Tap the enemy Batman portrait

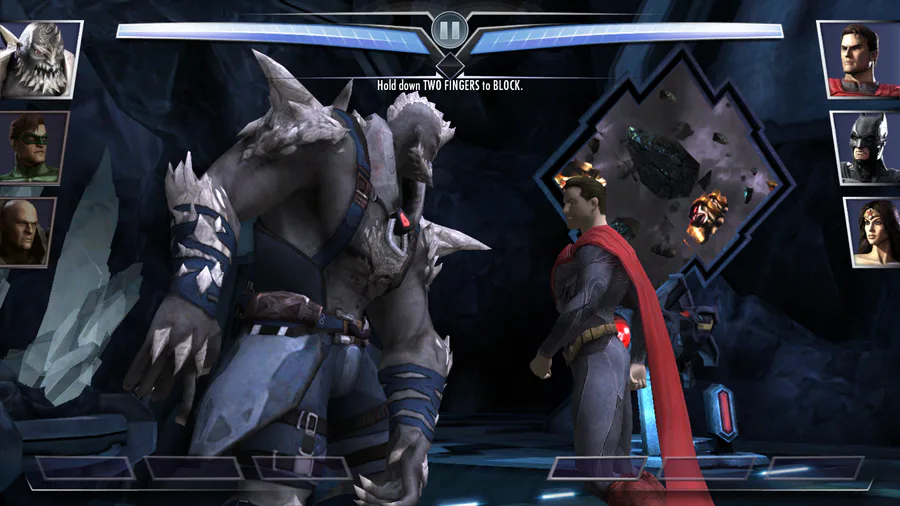866,146
